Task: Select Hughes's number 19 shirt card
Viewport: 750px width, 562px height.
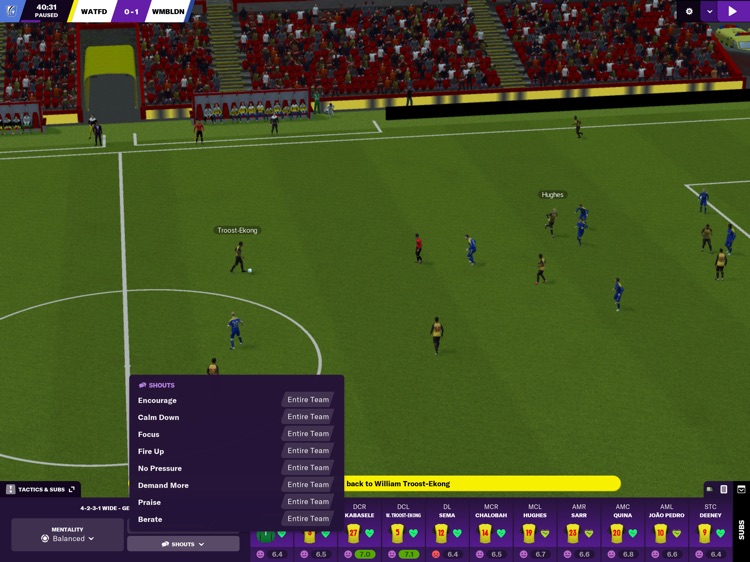Action: click(x=530, y=534)
